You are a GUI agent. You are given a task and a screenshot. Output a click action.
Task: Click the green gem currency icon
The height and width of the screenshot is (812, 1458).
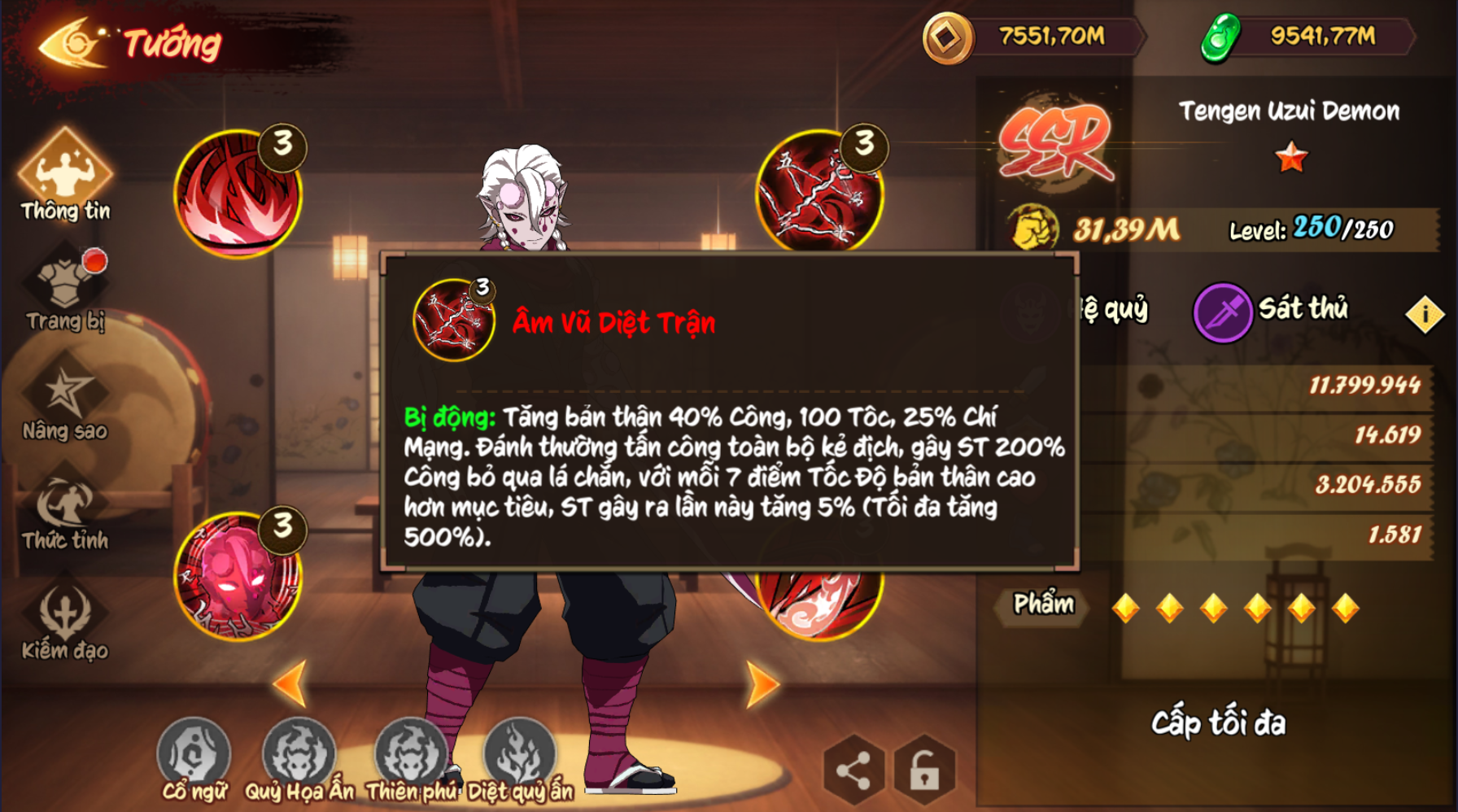pyautogui.click(x=1220, y=38)
